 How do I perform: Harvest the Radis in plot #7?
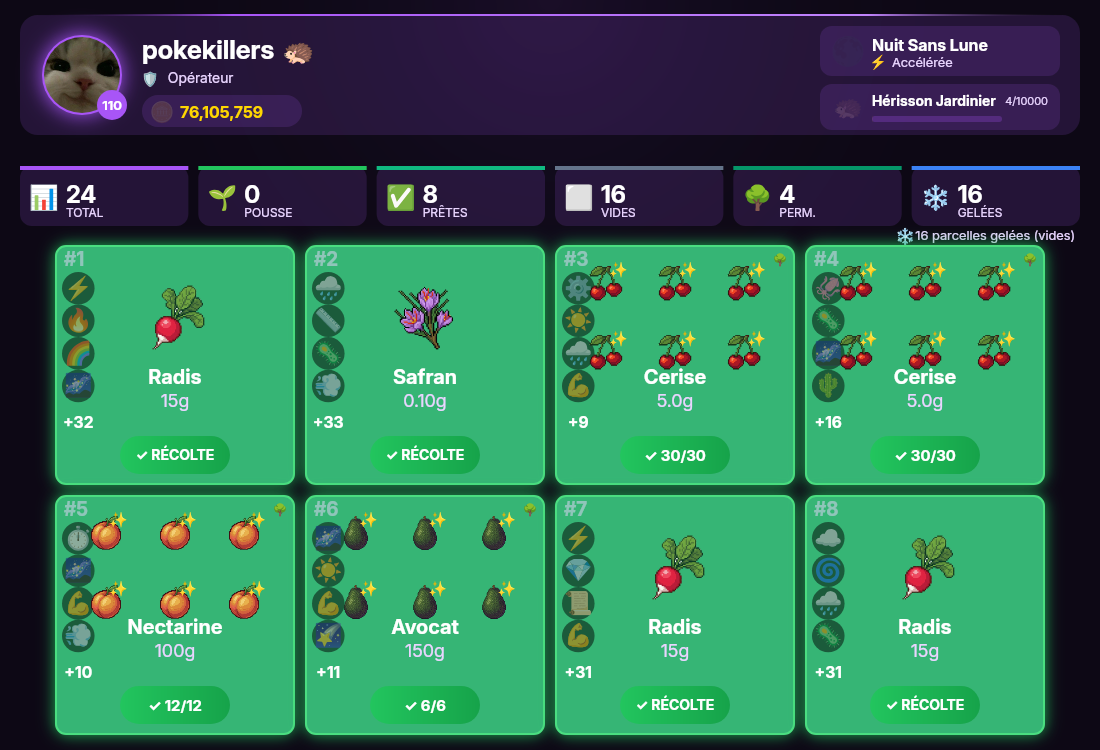pyautogui.click(x=675, y=705)
